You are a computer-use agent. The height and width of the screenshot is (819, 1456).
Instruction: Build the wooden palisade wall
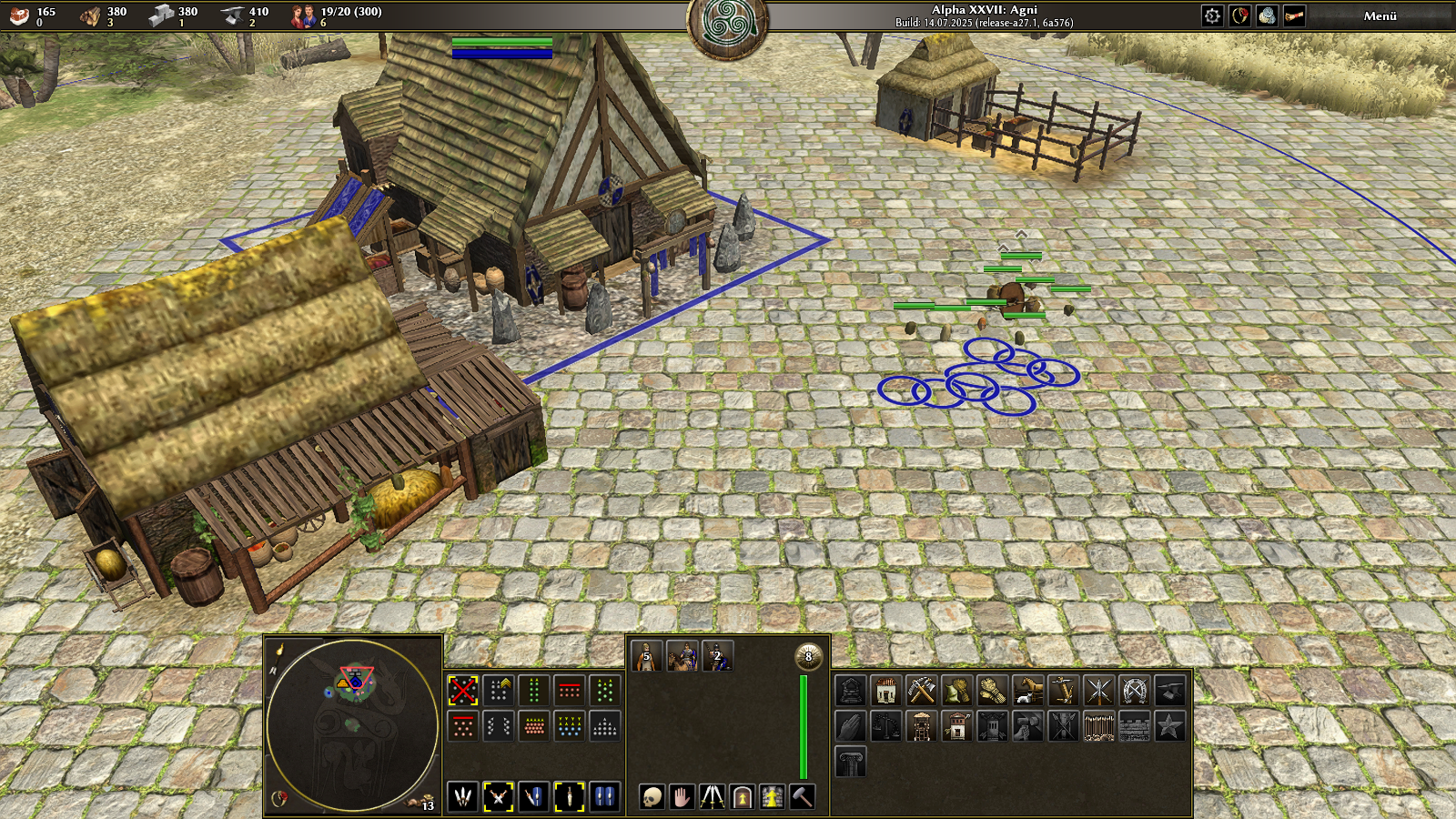(x=1098, y=726)
